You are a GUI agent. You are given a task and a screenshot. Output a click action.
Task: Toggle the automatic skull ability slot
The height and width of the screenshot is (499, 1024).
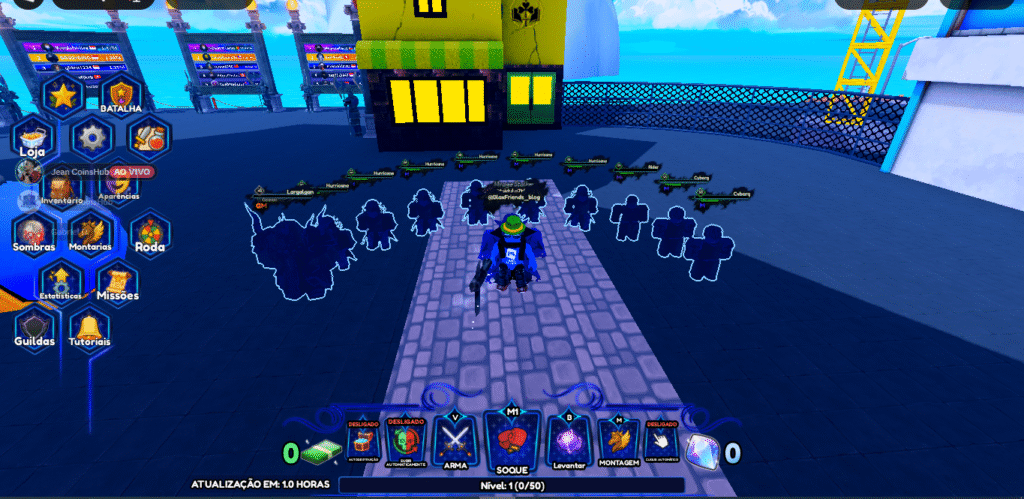407,442
